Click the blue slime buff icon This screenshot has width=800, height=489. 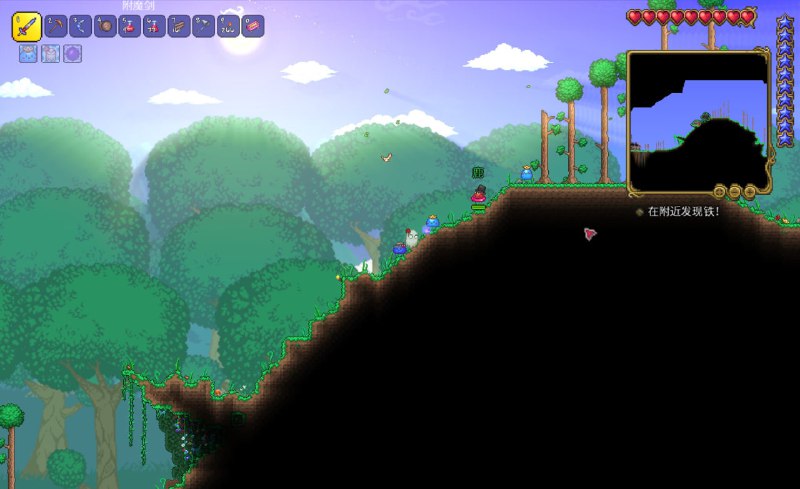tap(28, 54)
